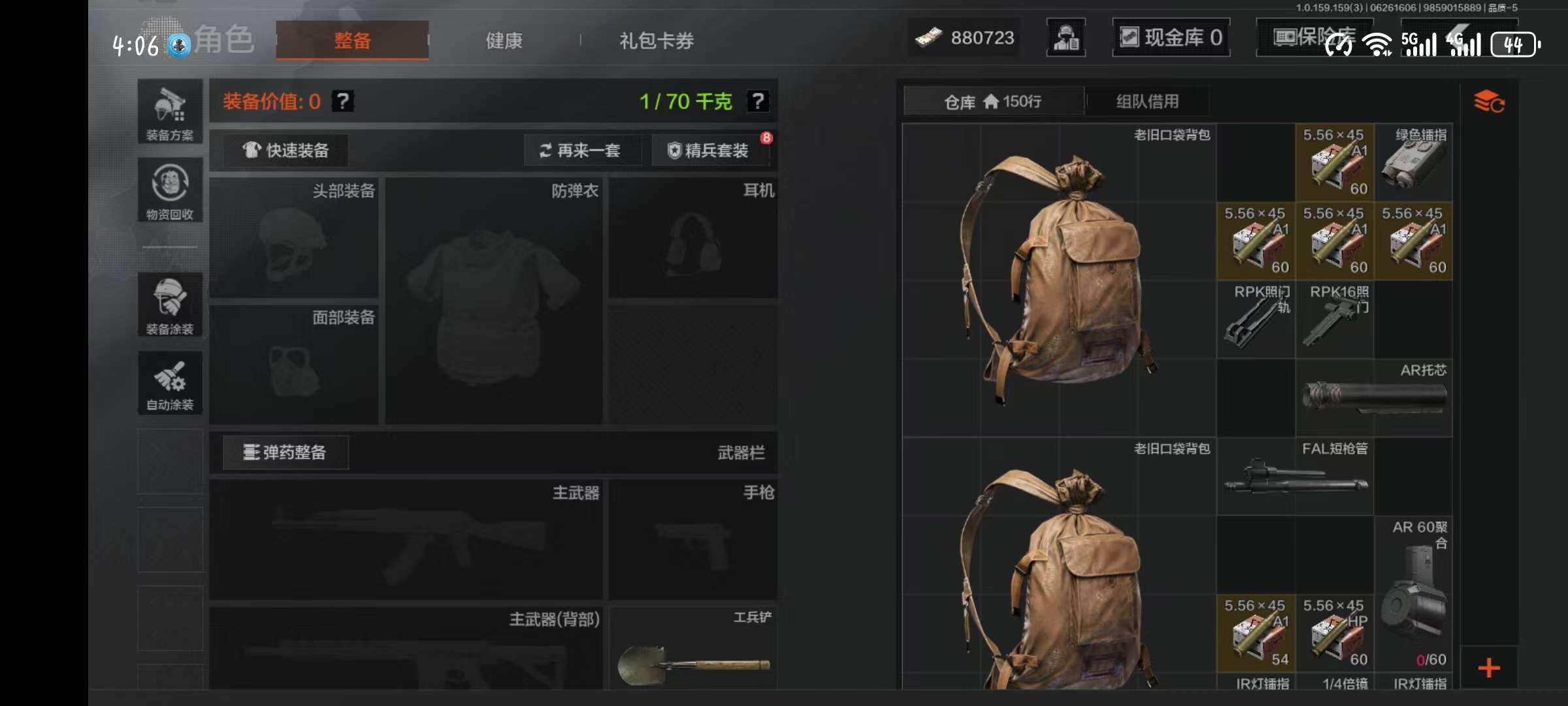Select the 仓库 warehouse tab
The image size is (1568, 706).
tap(993, 101)
